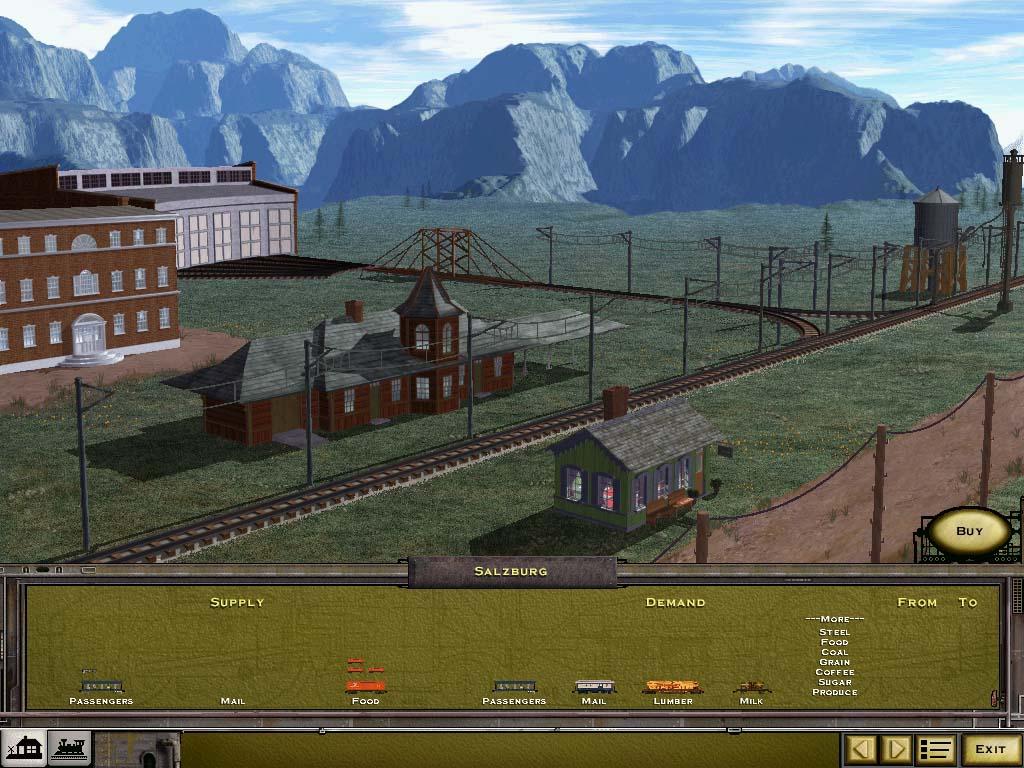Go to the previous station
This screenshot has width=1024, height=768.
[863, 749]
